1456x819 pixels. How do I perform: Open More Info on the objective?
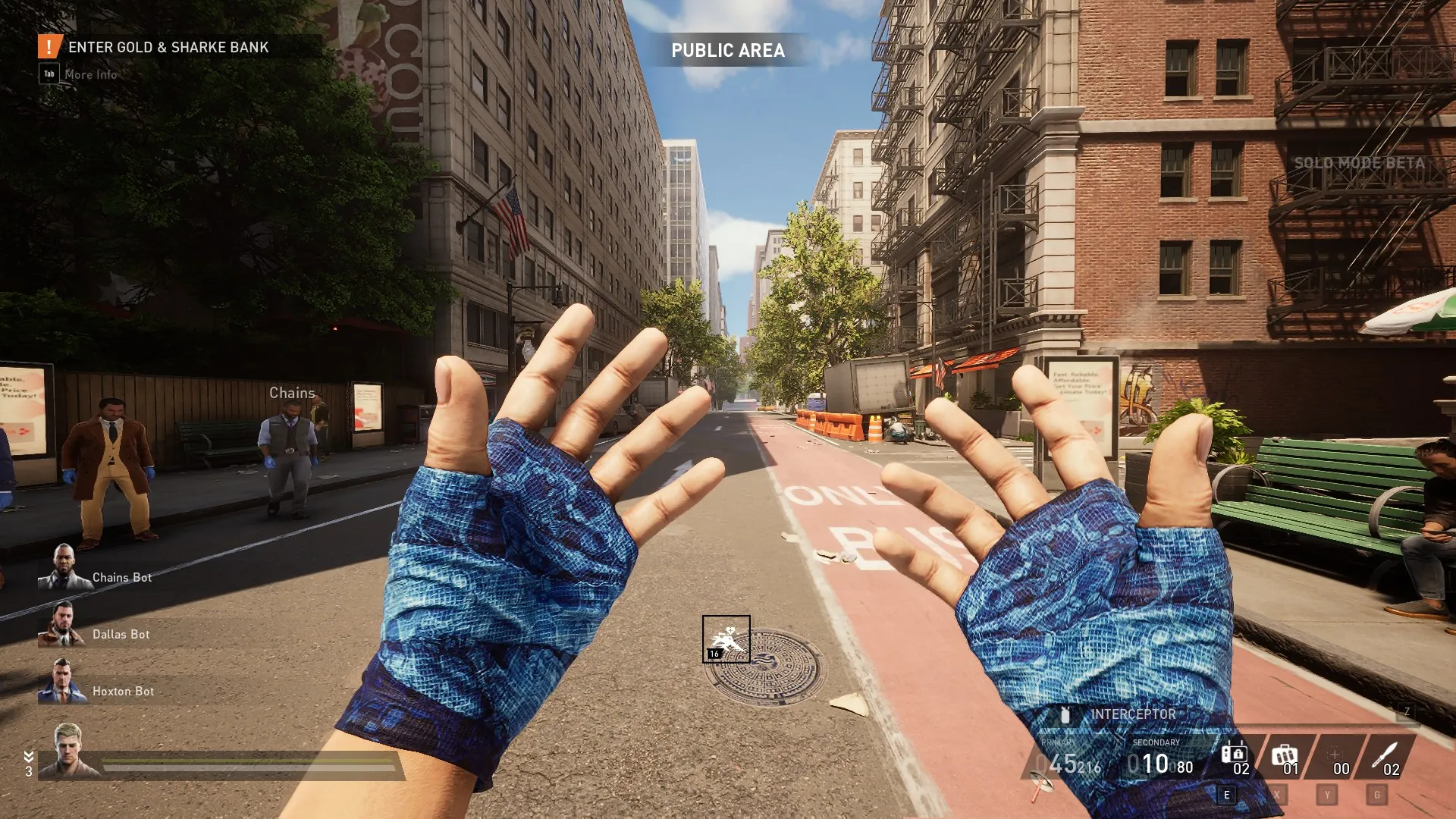pyautogui.click(x=90, y=74)
